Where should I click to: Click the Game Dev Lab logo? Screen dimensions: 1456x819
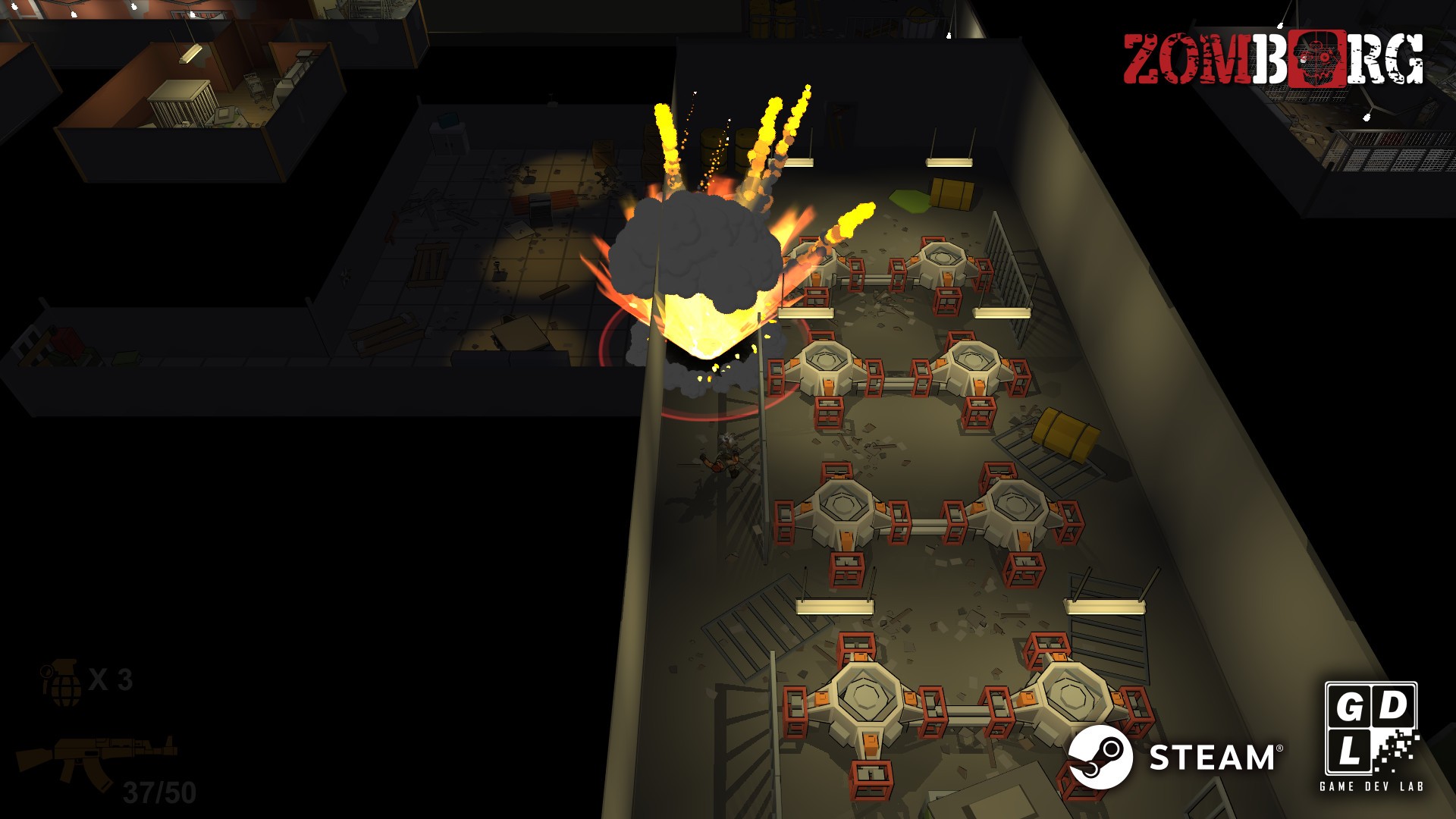(x=1371, y=736)
